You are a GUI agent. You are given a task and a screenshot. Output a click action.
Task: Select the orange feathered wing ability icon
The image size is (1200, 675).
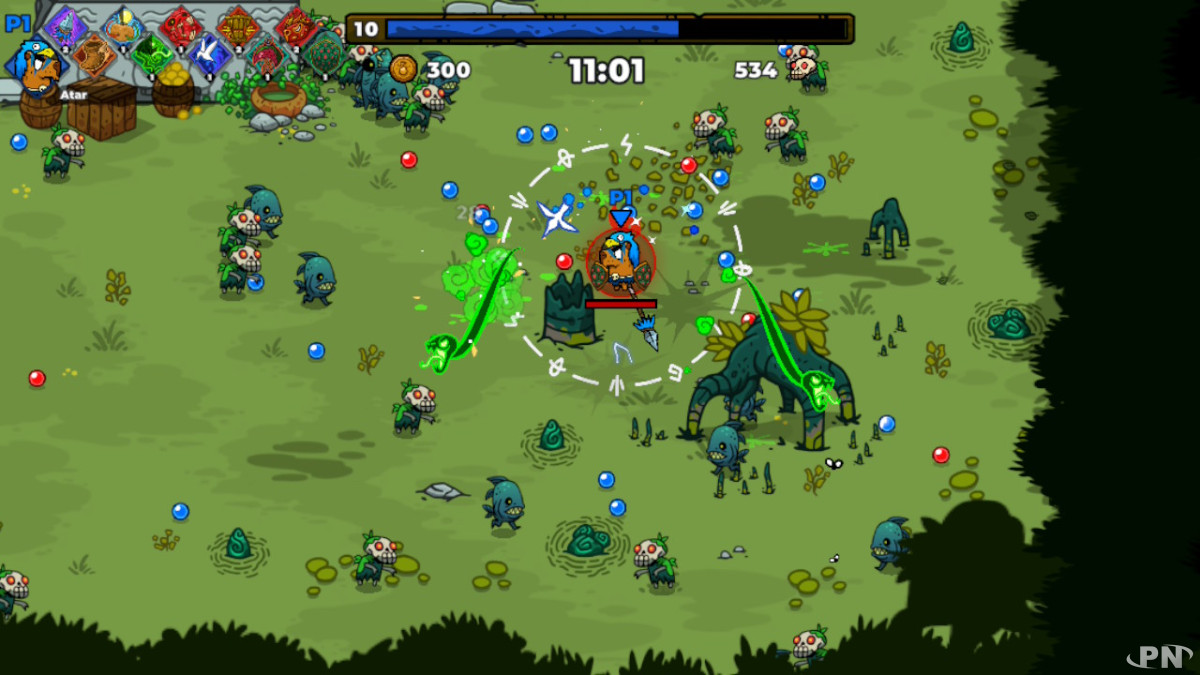pyautogui.click(x=94, y=55)
